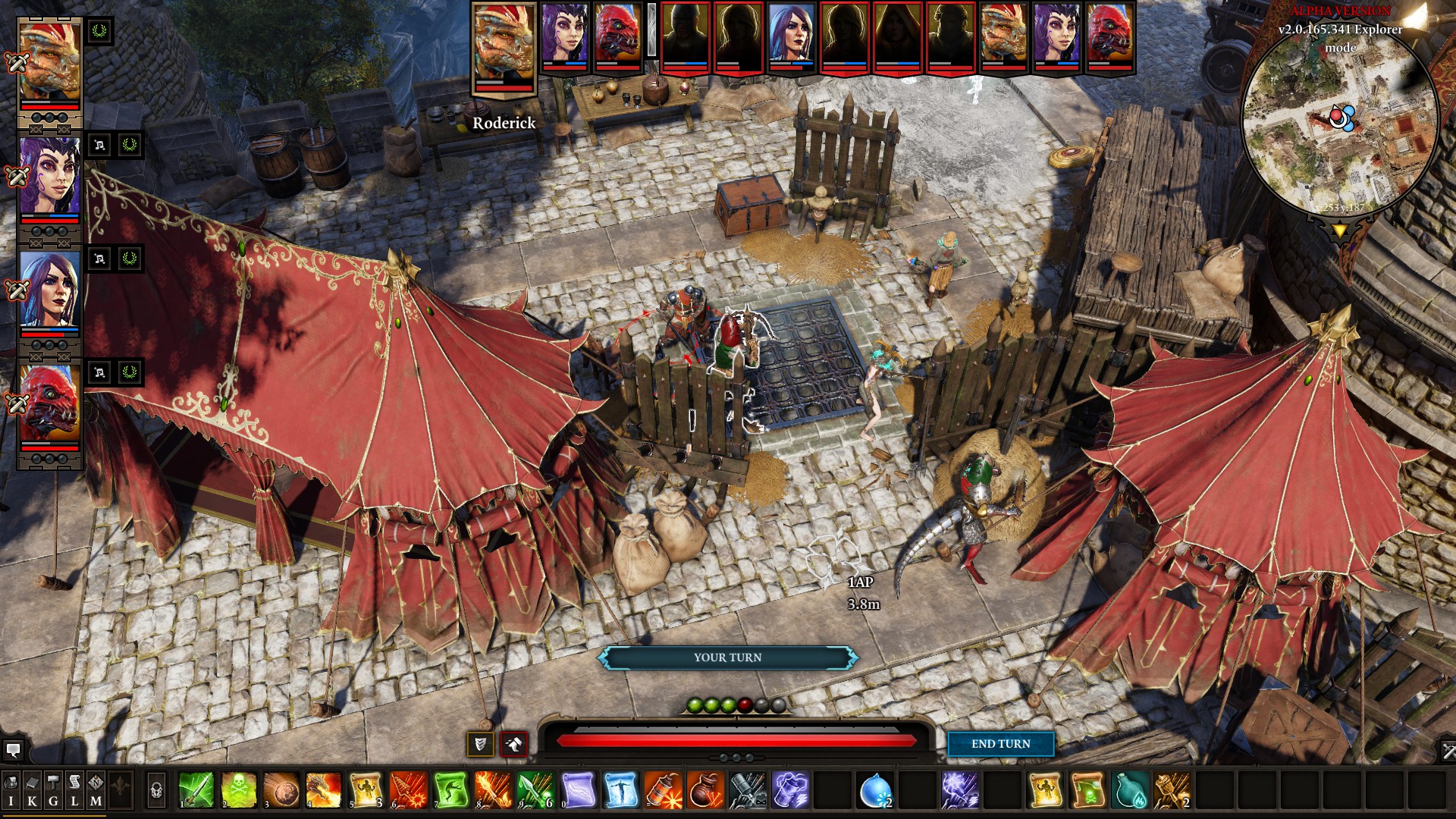Viewport: 1456px width, 819px height.
Task: Select the red lizard party portrait
Action: coord(50,403)
